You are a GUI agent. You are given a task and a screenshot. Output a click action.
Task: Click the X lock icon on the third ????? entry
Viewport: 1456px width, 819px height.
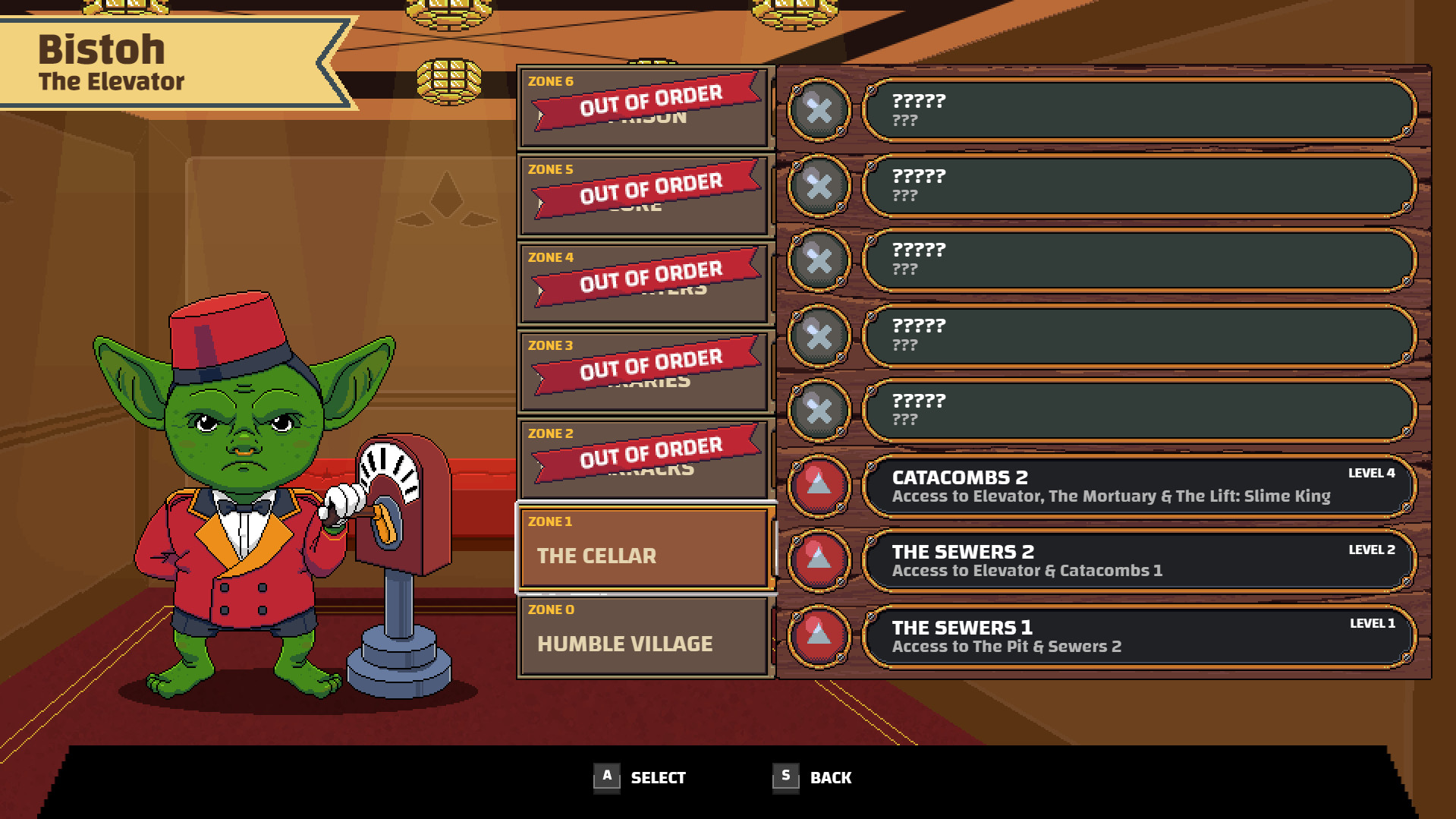click(x=820, y=260)
